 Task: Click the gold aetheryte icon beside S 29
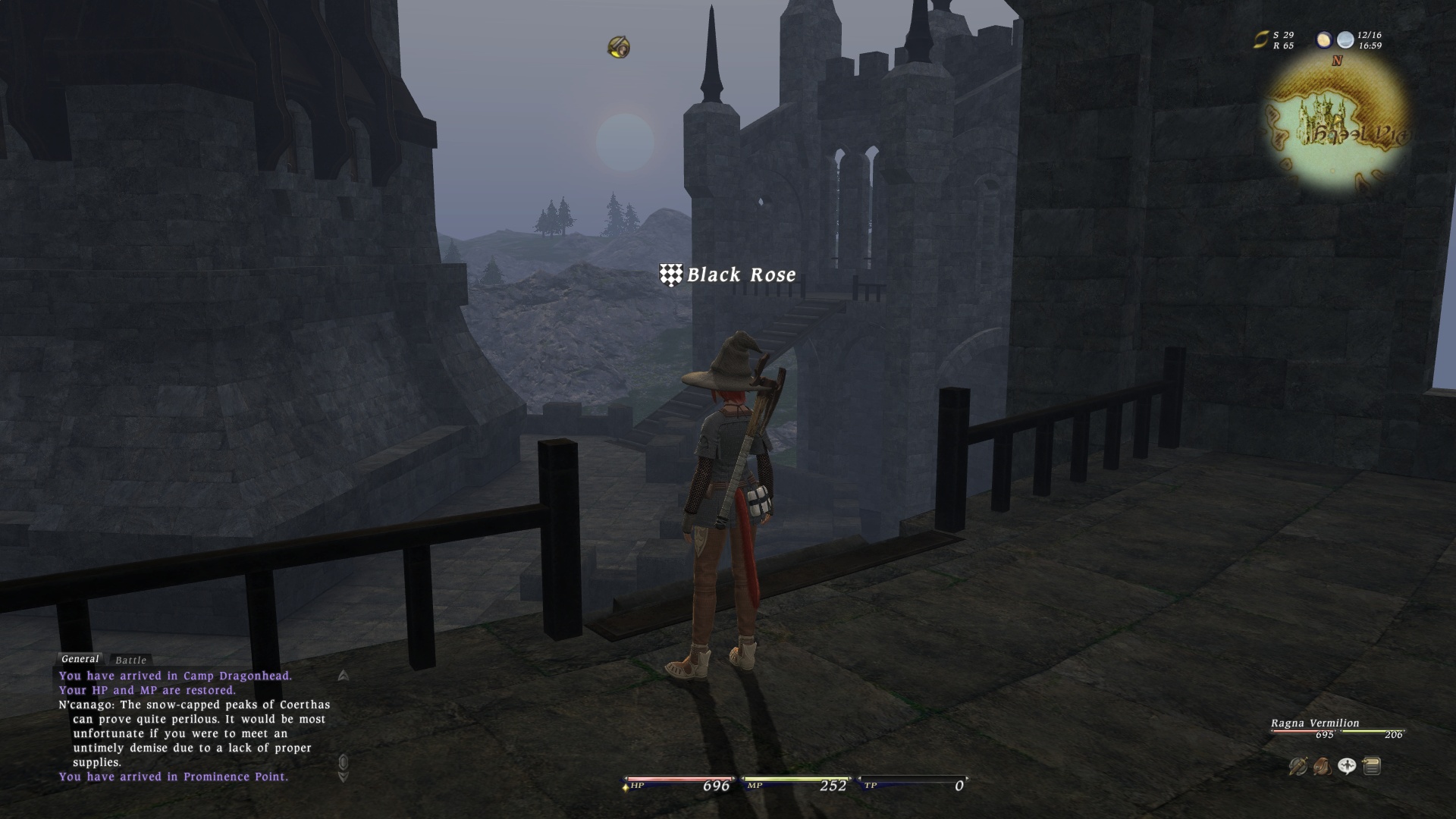click(1260, 40)
